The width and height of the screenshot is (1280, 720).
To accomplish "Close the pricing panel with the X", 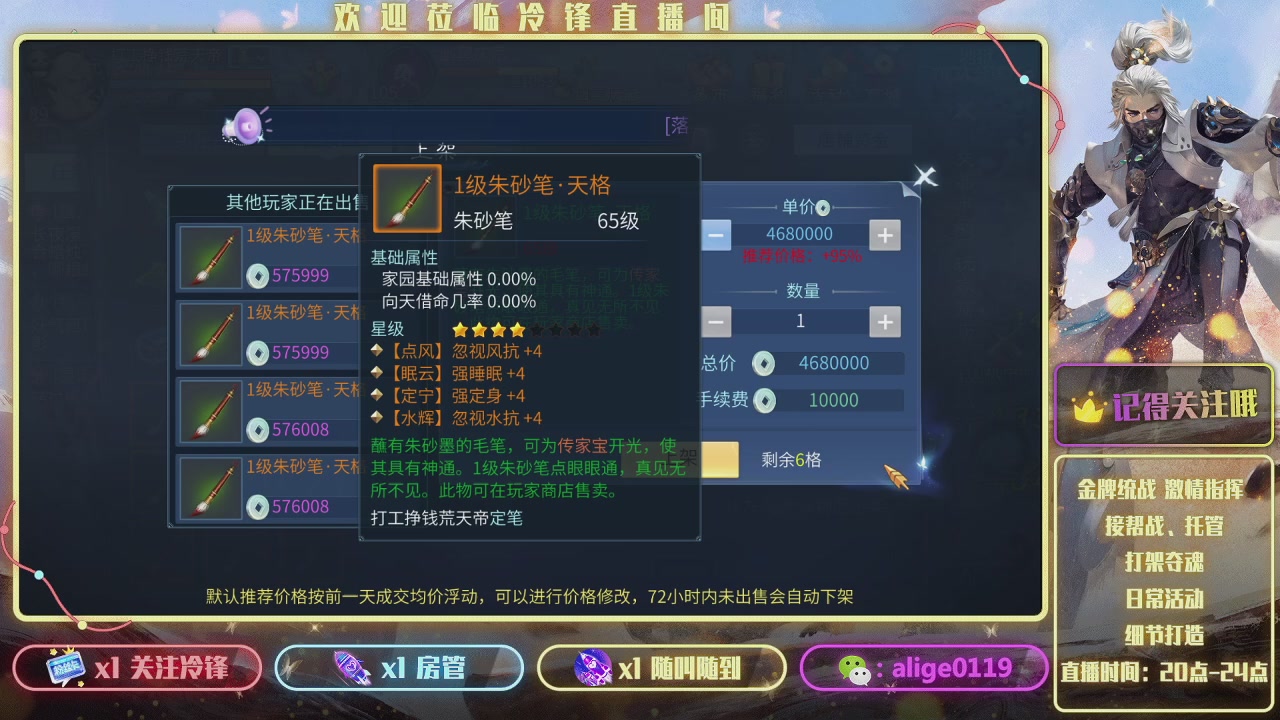I will [925, 176].
